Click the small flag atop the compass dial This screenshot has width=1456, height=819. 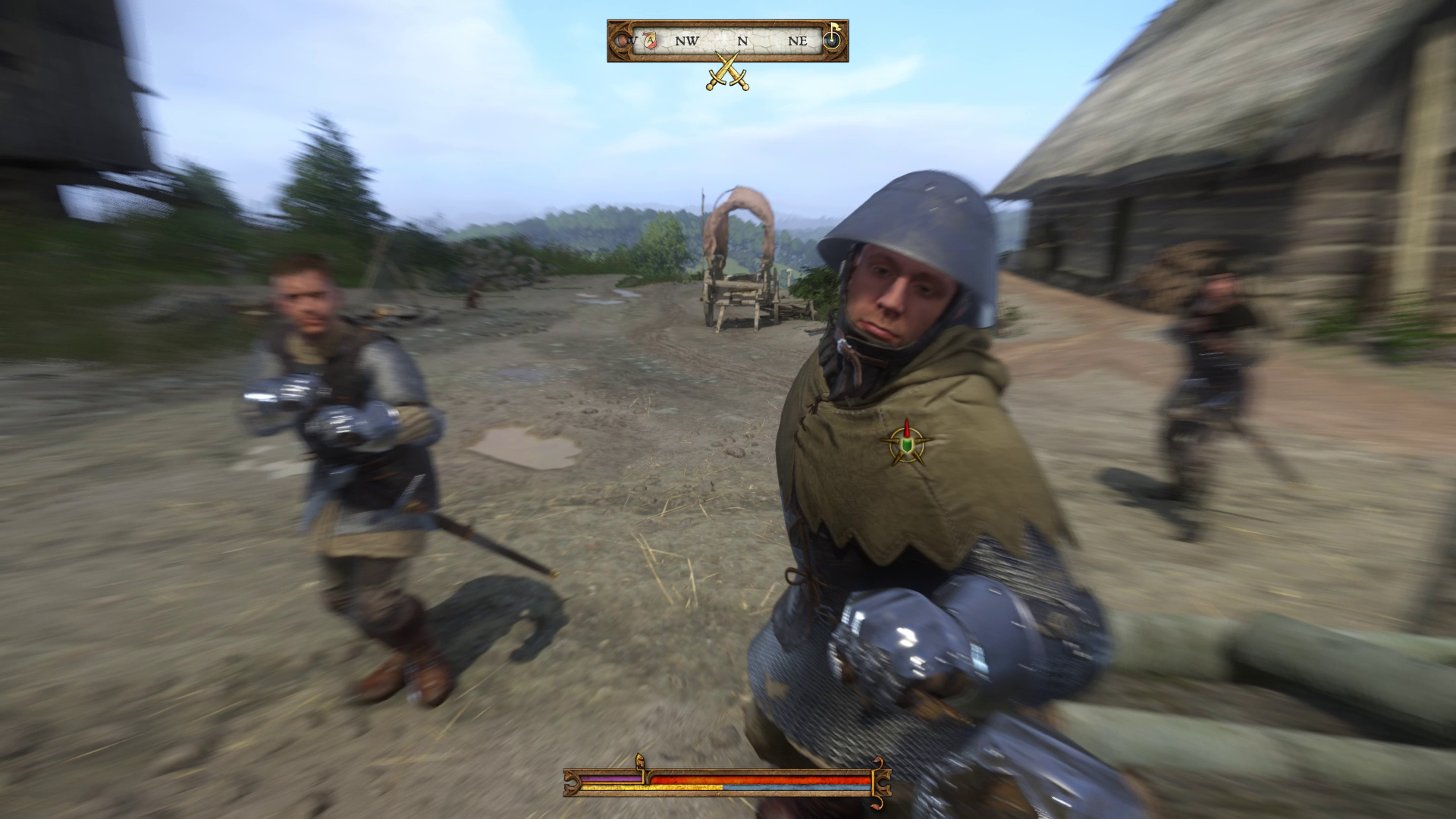tap(835, 27)
